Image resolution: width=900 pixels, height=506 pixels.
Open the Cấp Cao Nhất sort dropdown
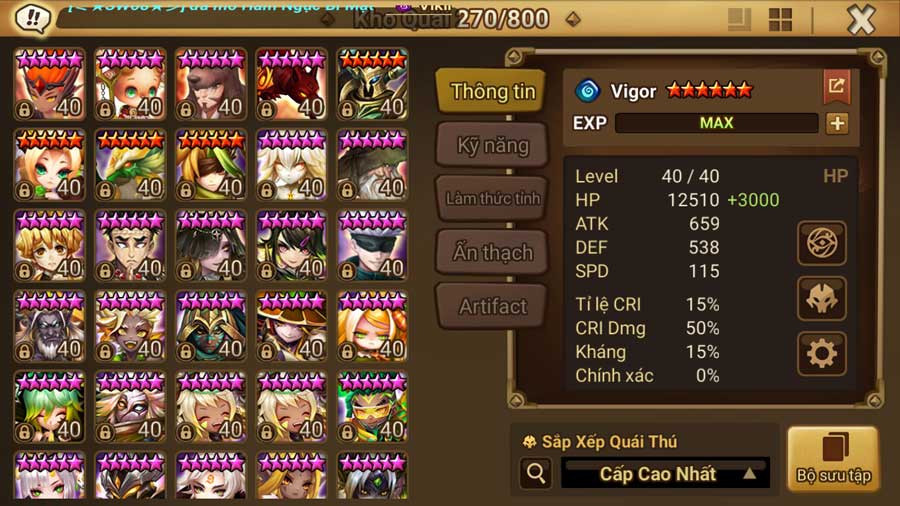[x=665, y=474]
